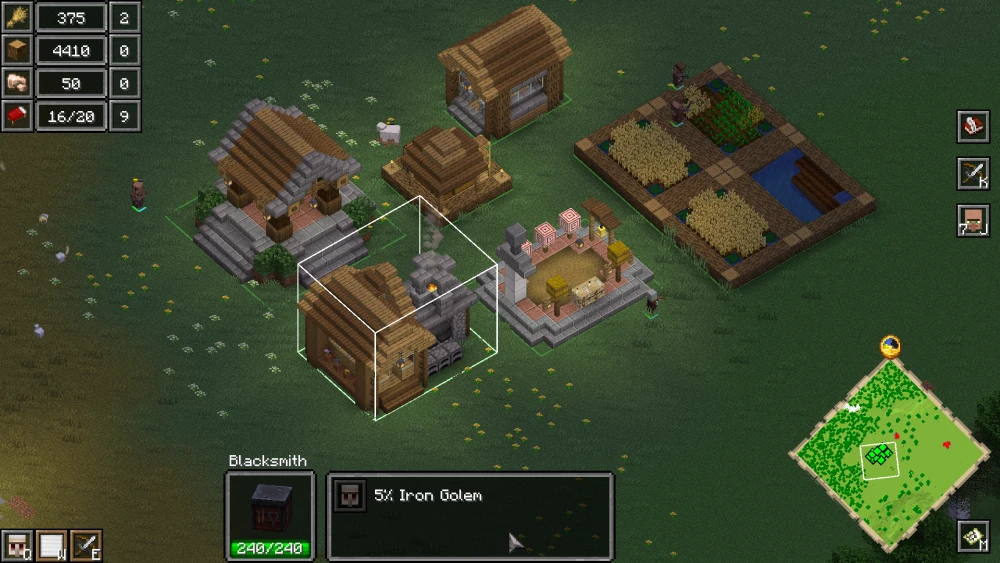The width and height of the screenshot is (1000, 563).
Task: Click the wheat food resource icon
Action: [x=18, y=17]
